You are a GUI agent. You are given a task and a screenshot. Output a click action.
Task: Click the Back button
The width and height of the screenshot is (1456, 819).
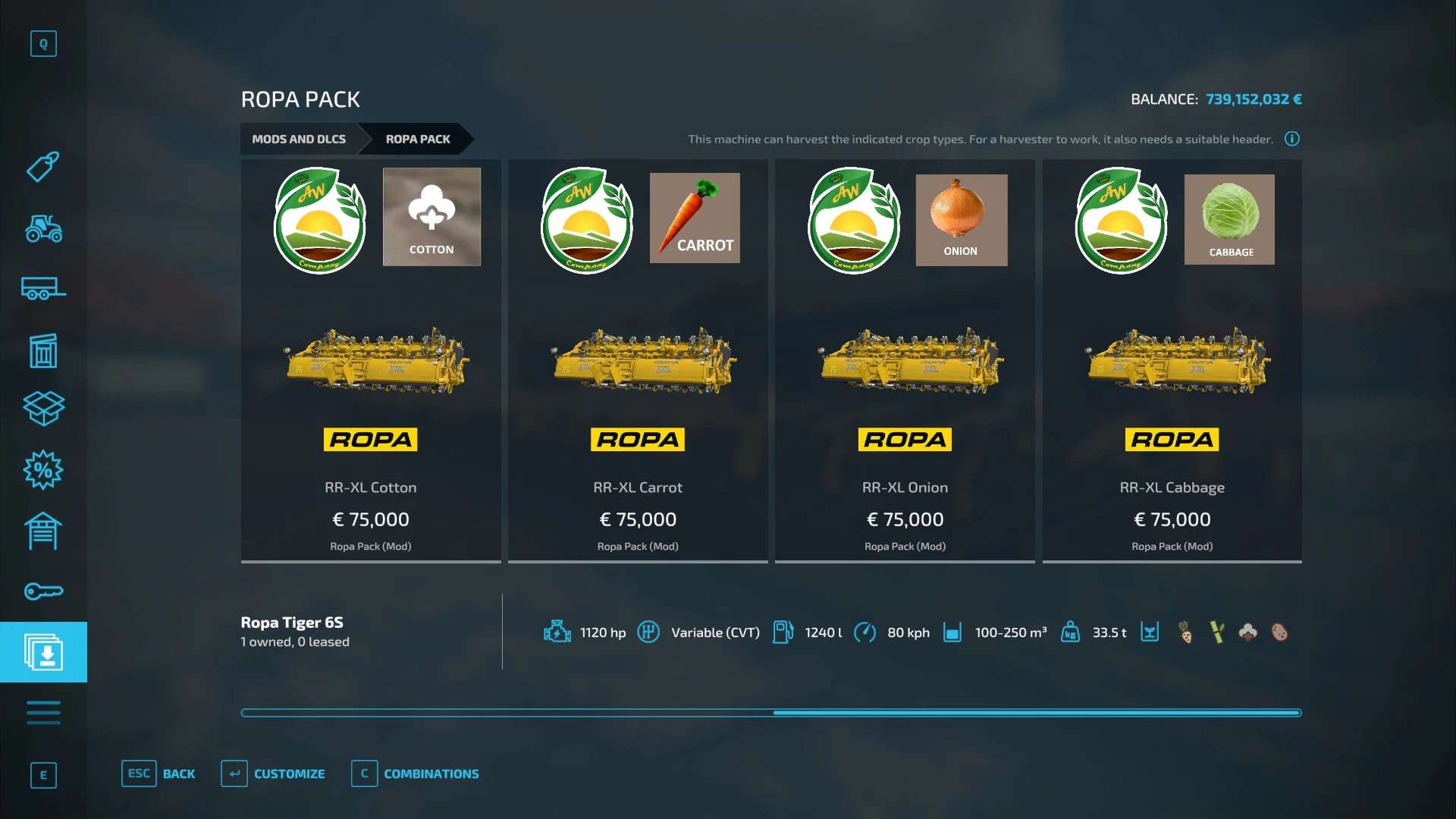tap(158, 774)
